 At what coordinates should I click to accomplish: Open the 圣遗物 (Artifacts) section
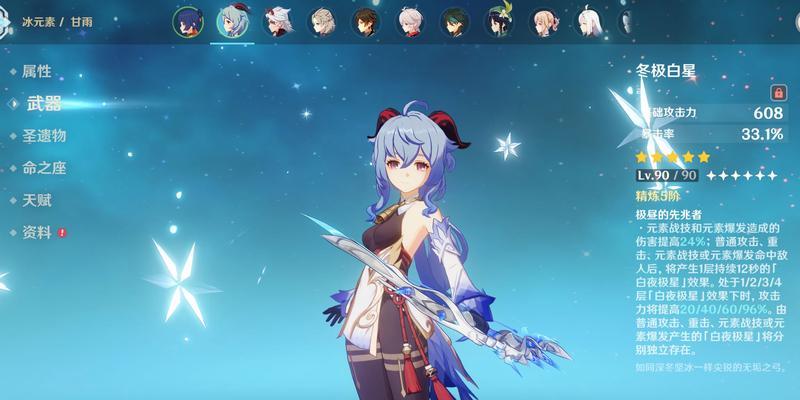(44, 135)
